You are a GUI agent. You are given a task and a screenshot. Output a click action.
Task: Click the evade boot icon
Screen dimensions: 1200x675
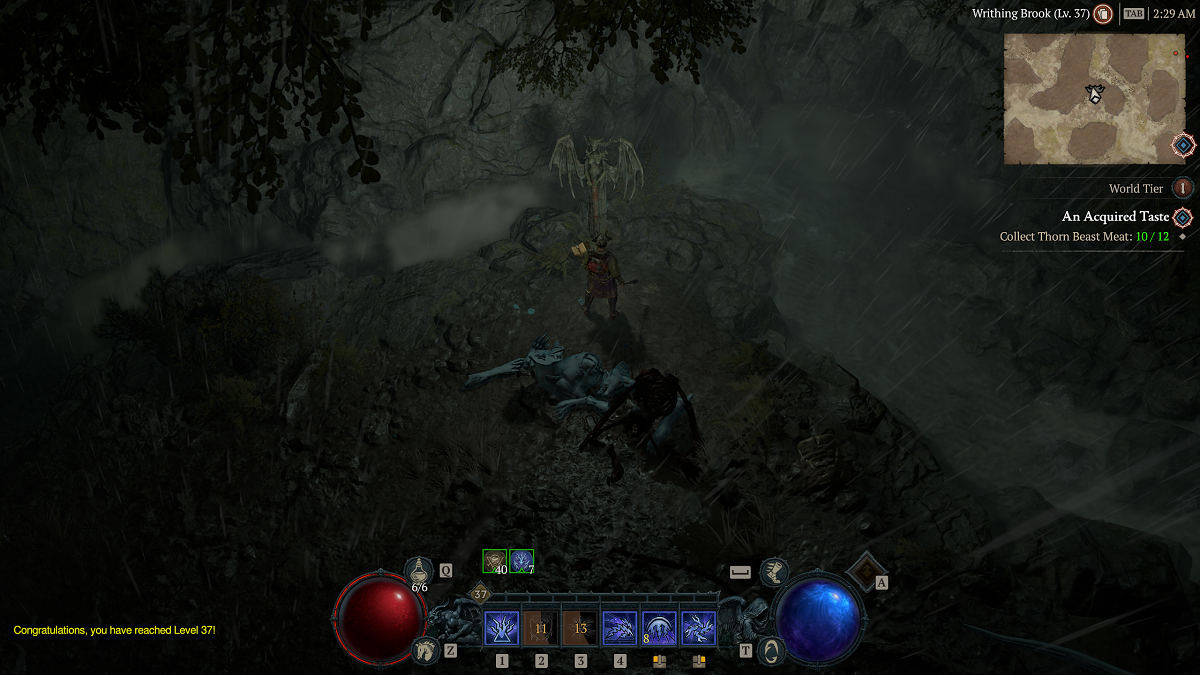click(772, 573)
